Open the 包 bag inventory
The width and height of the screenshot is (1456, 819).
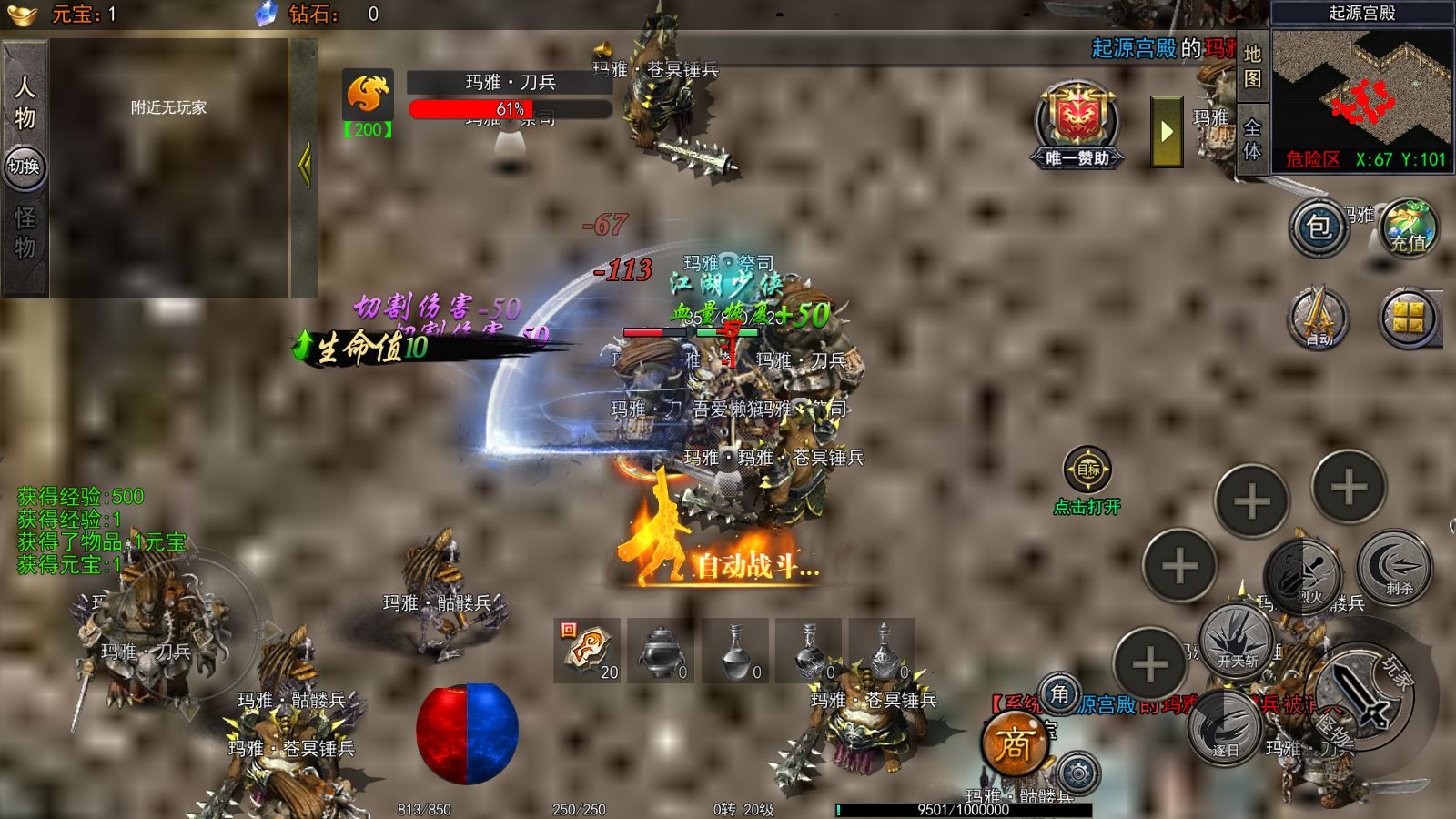(x=1319, y=227)
